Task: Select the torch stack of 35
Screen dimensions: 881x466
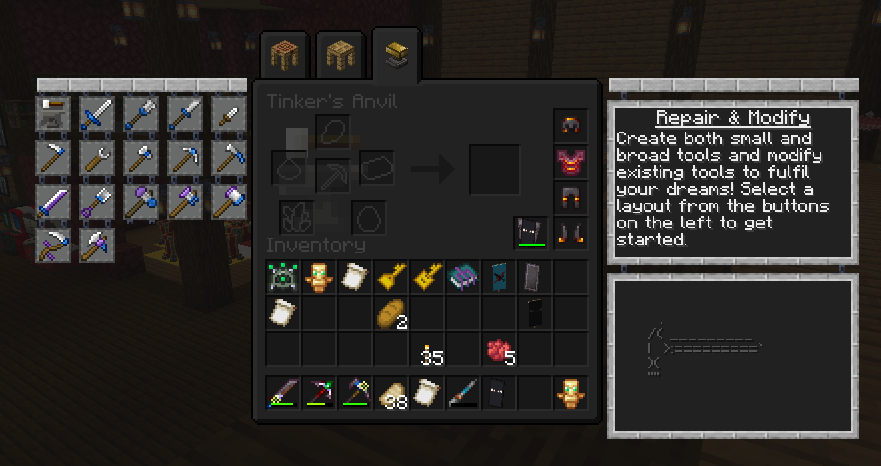Action: tap(428, 350)
